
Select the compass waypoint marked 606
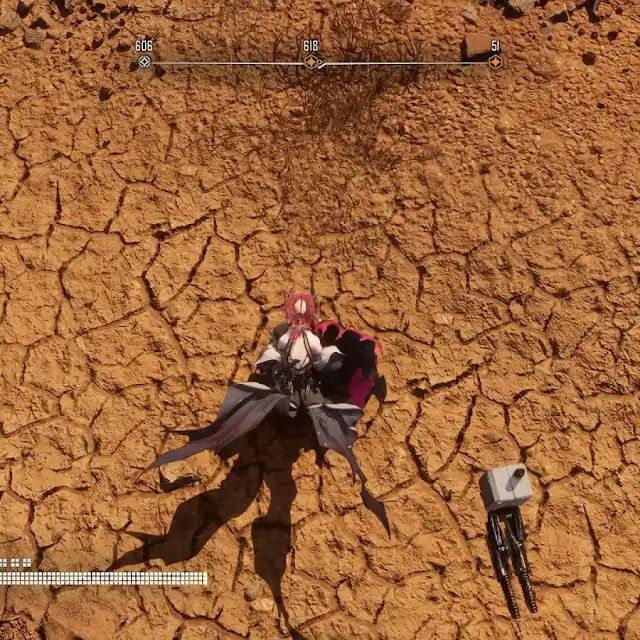click(x=144, y=62)
